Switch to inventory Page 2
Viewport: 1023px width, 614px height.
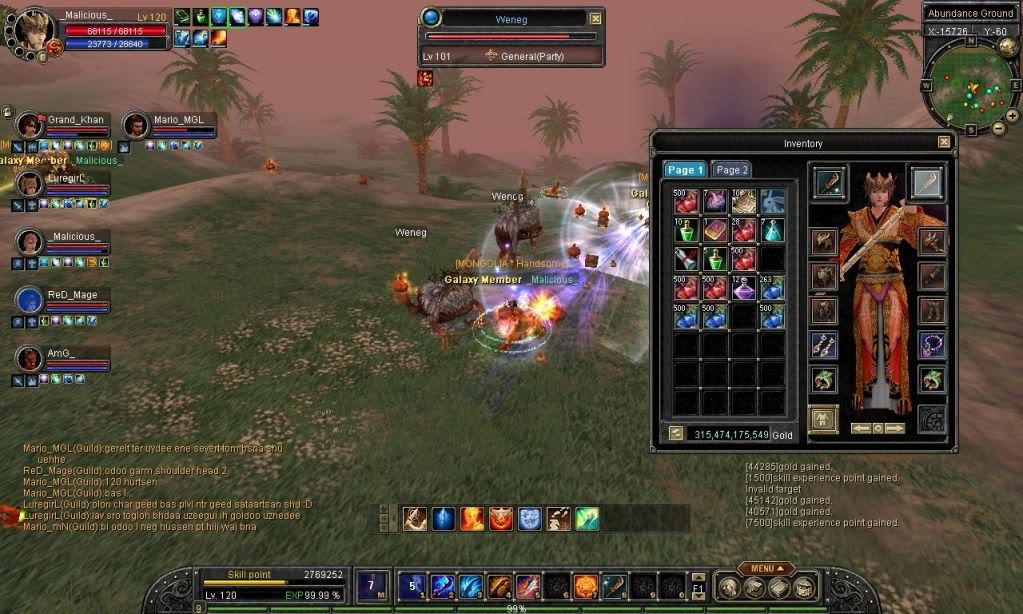pos(732,170)
